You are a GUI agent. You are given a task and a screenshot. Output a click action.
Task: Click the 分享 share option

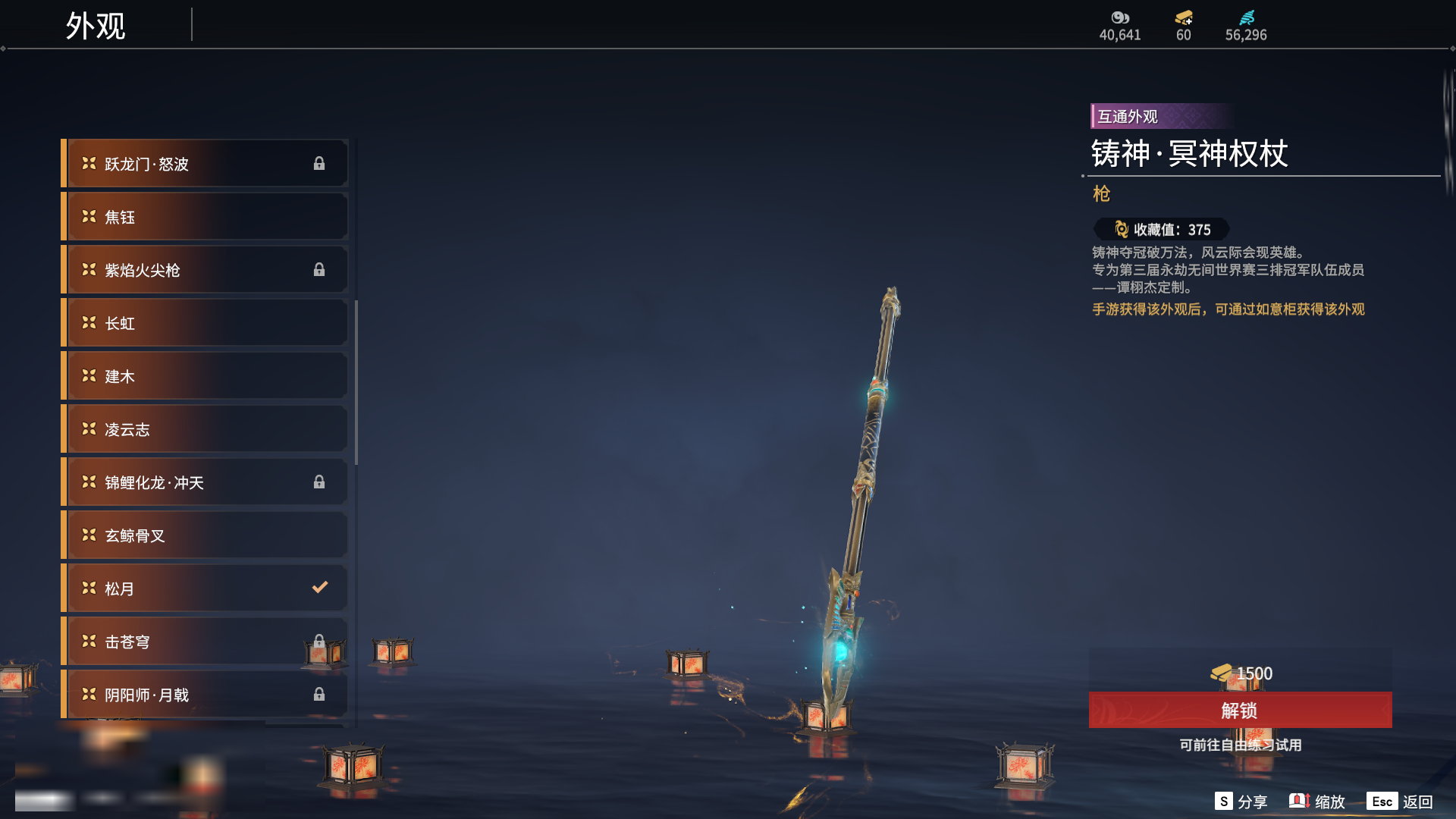[x=1241, y=802]
